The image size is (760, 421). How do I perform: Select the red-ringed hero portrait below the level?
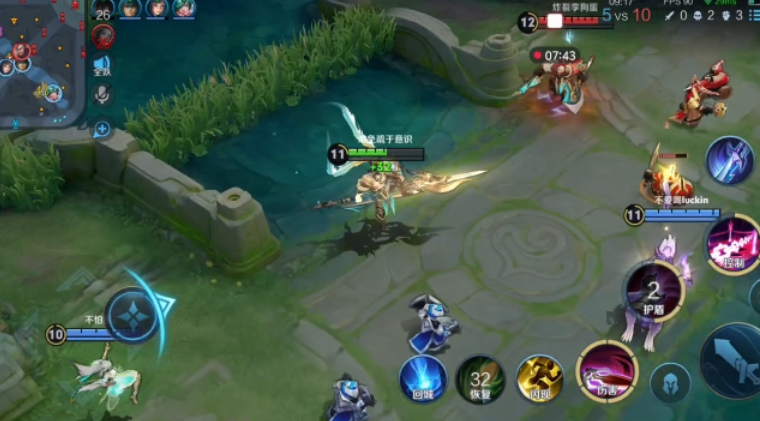pos(102,37)
